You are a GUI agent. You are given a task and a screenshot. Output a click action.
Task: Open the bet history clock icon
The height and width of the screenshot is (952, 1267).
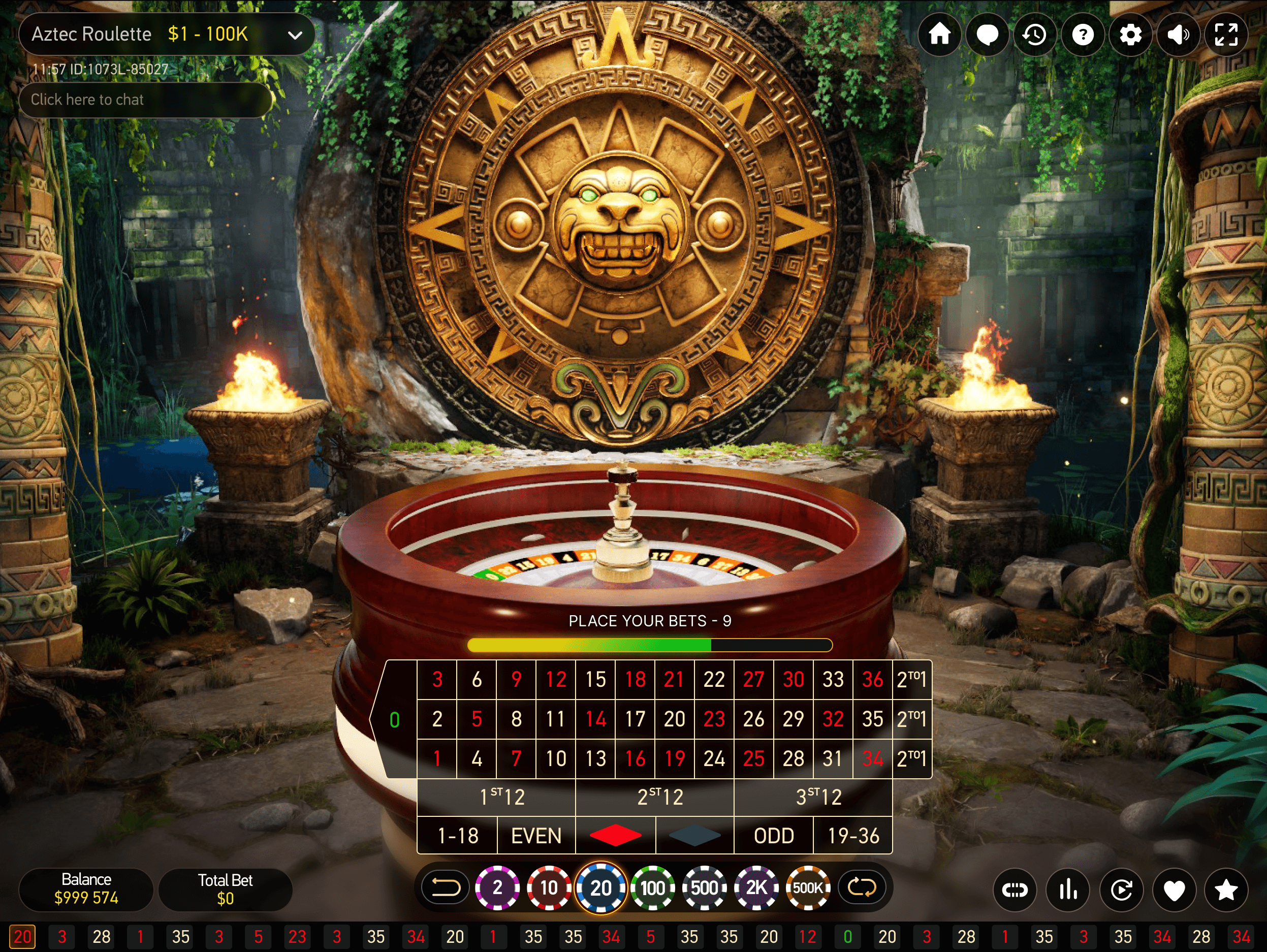(x=1034, y=35)
